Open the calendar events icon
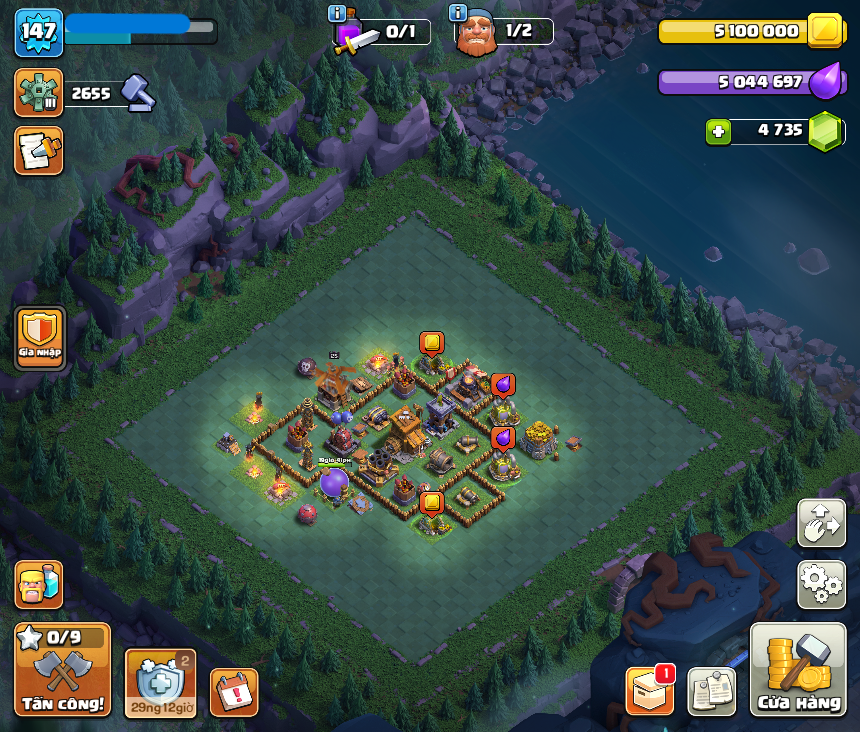This screenshot has width=860, height=732. 234,692
